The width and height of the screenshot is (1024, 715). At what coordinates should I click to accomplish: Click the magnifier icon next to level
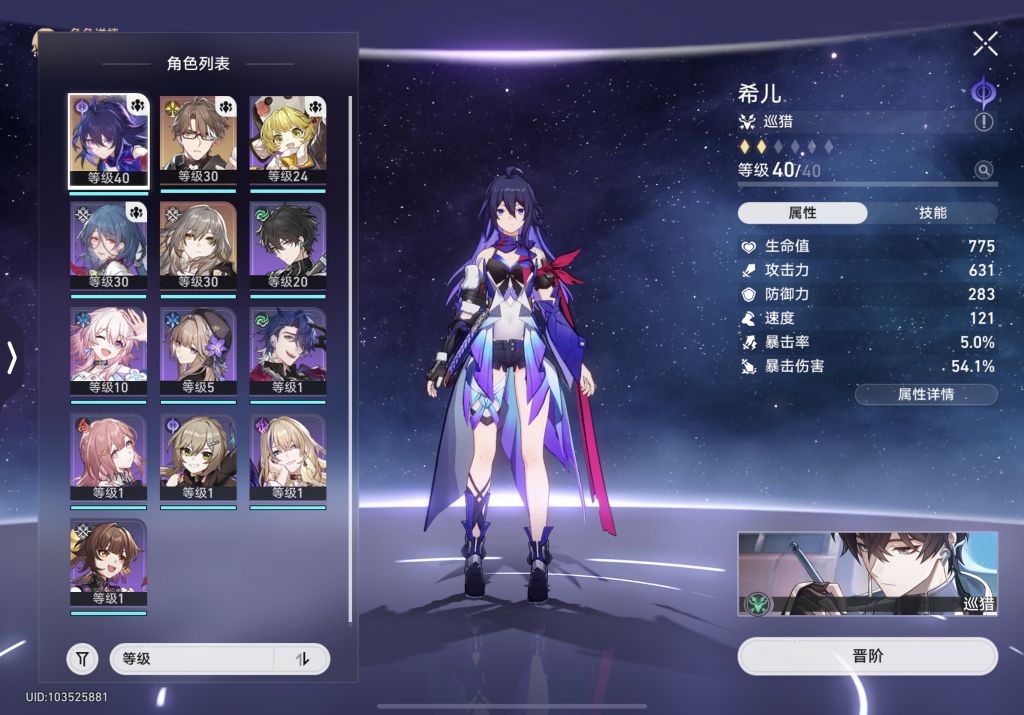pyautogui.click(x=984, y=170)
